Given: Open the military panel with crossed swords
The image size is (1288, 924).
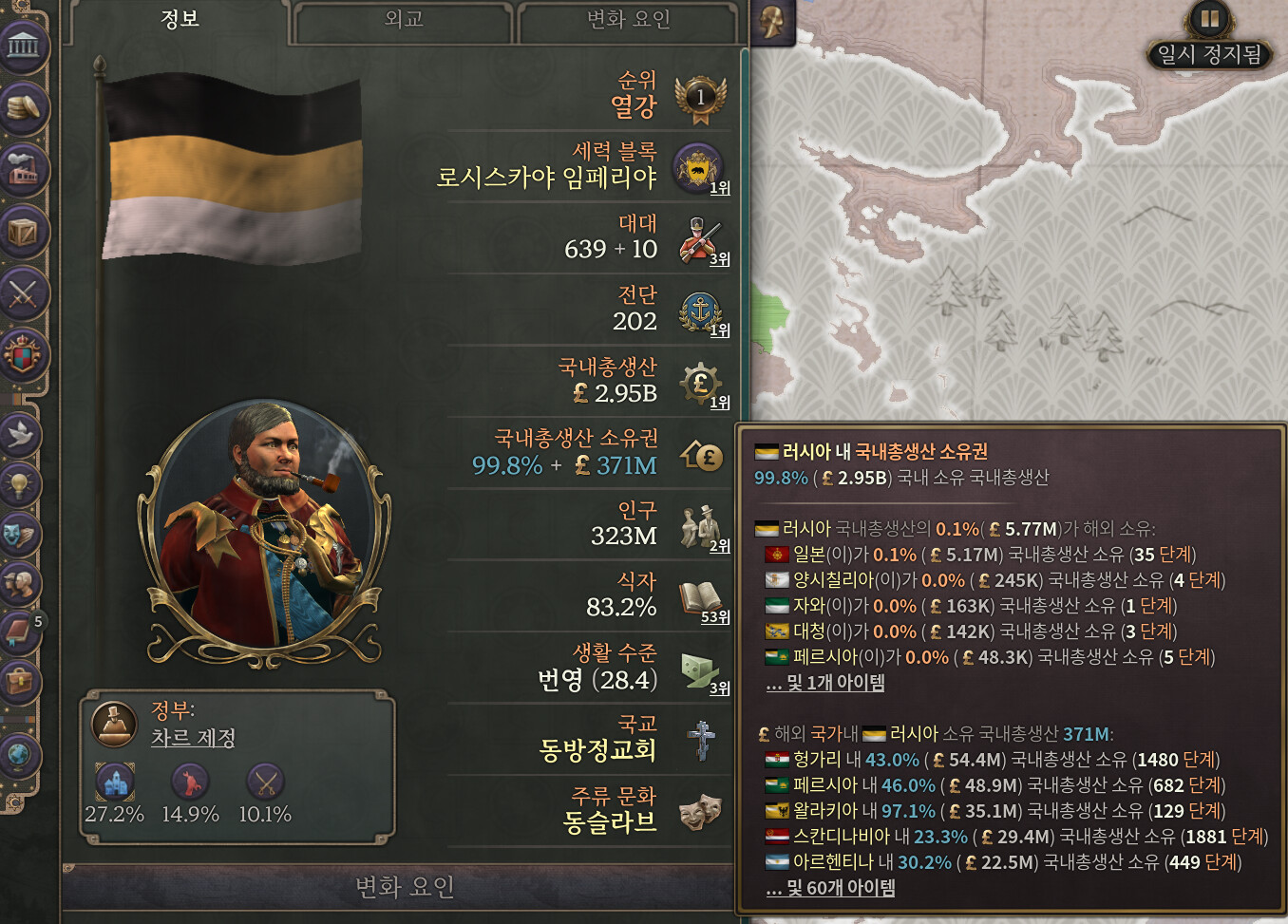Looking at the screenshot, I should (x=23, y=294).
